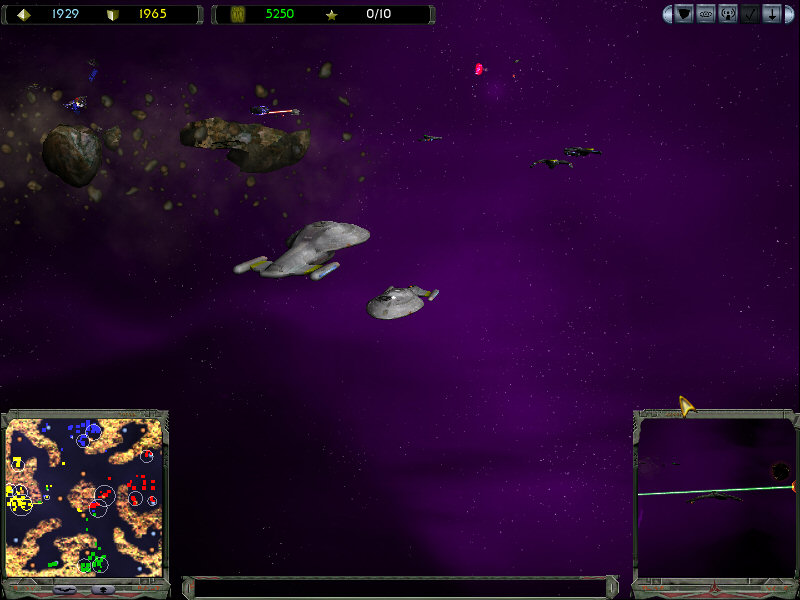
Task: Select the checkmark objectives button
Action: click(750, 14)
